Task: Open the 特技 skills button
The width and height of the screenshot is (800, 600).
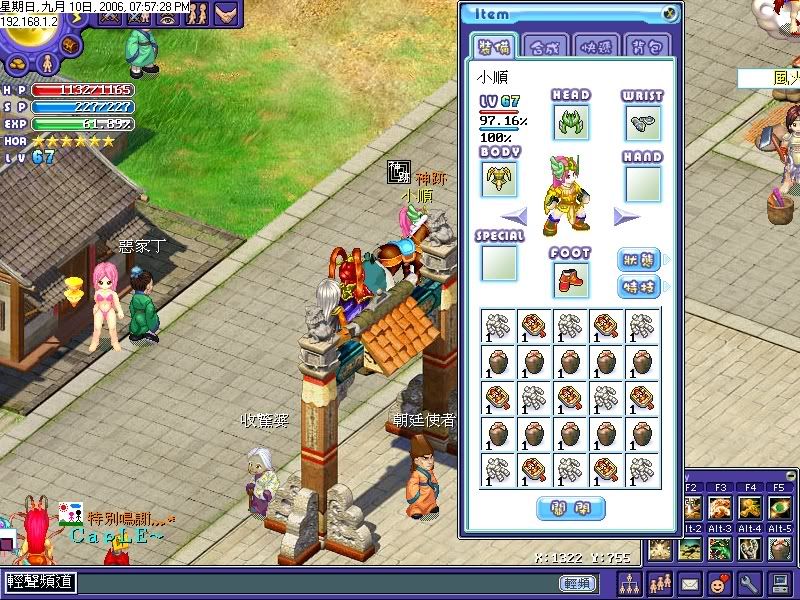Action: click(640, 287)
